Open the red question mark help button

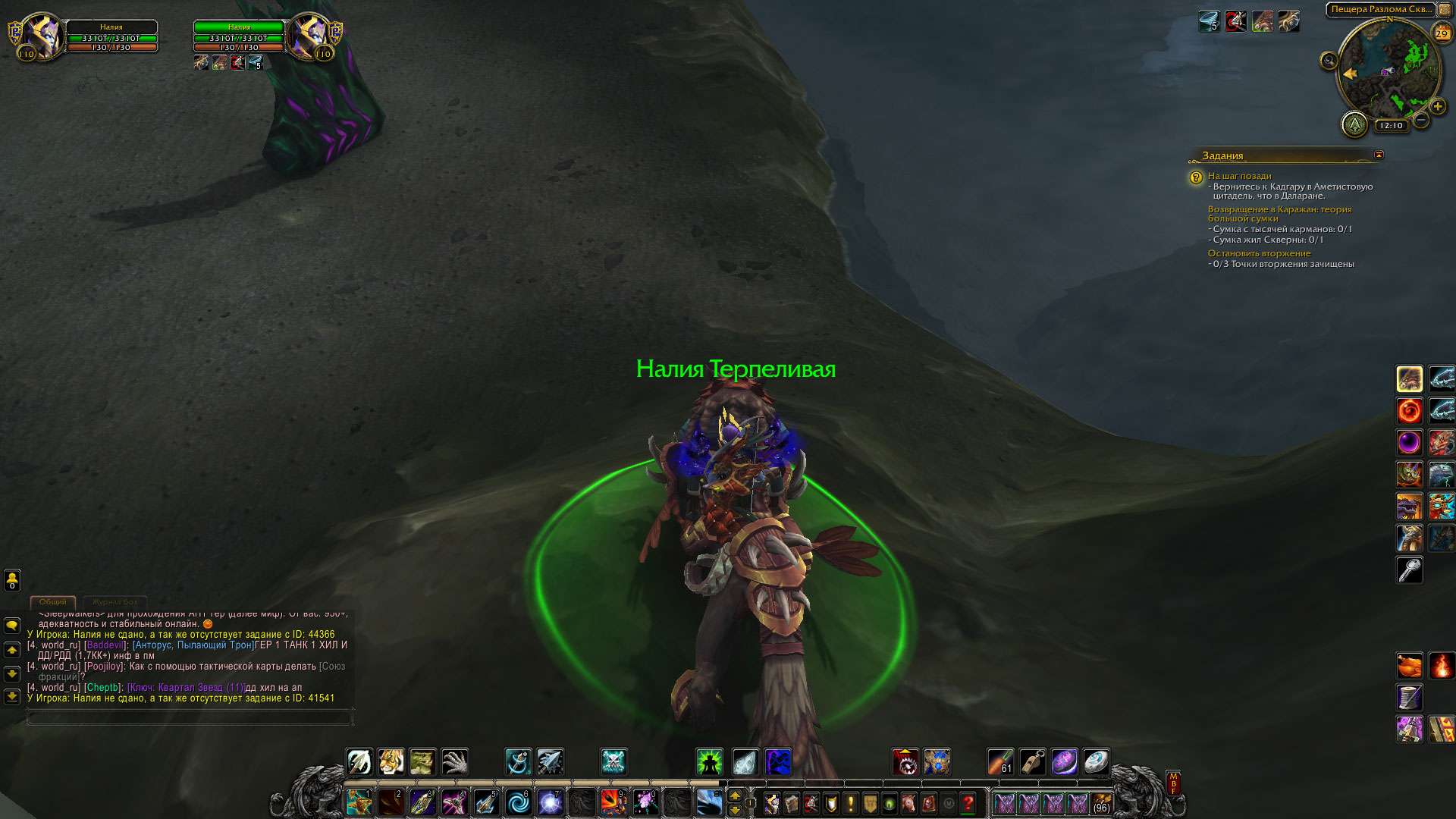tap(968, 803)
